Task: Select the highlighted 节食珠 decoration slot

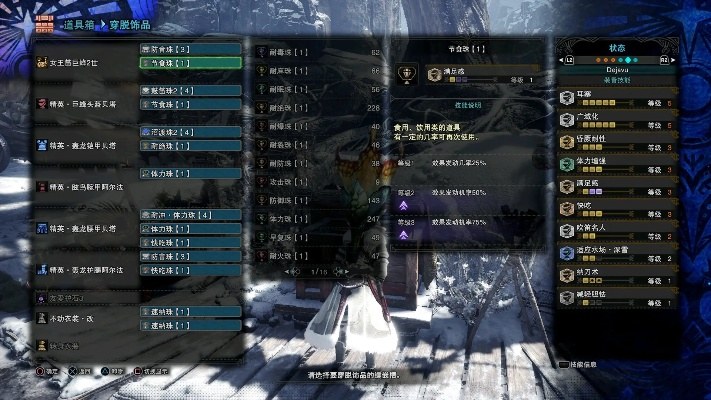Action: pos(190,62)
